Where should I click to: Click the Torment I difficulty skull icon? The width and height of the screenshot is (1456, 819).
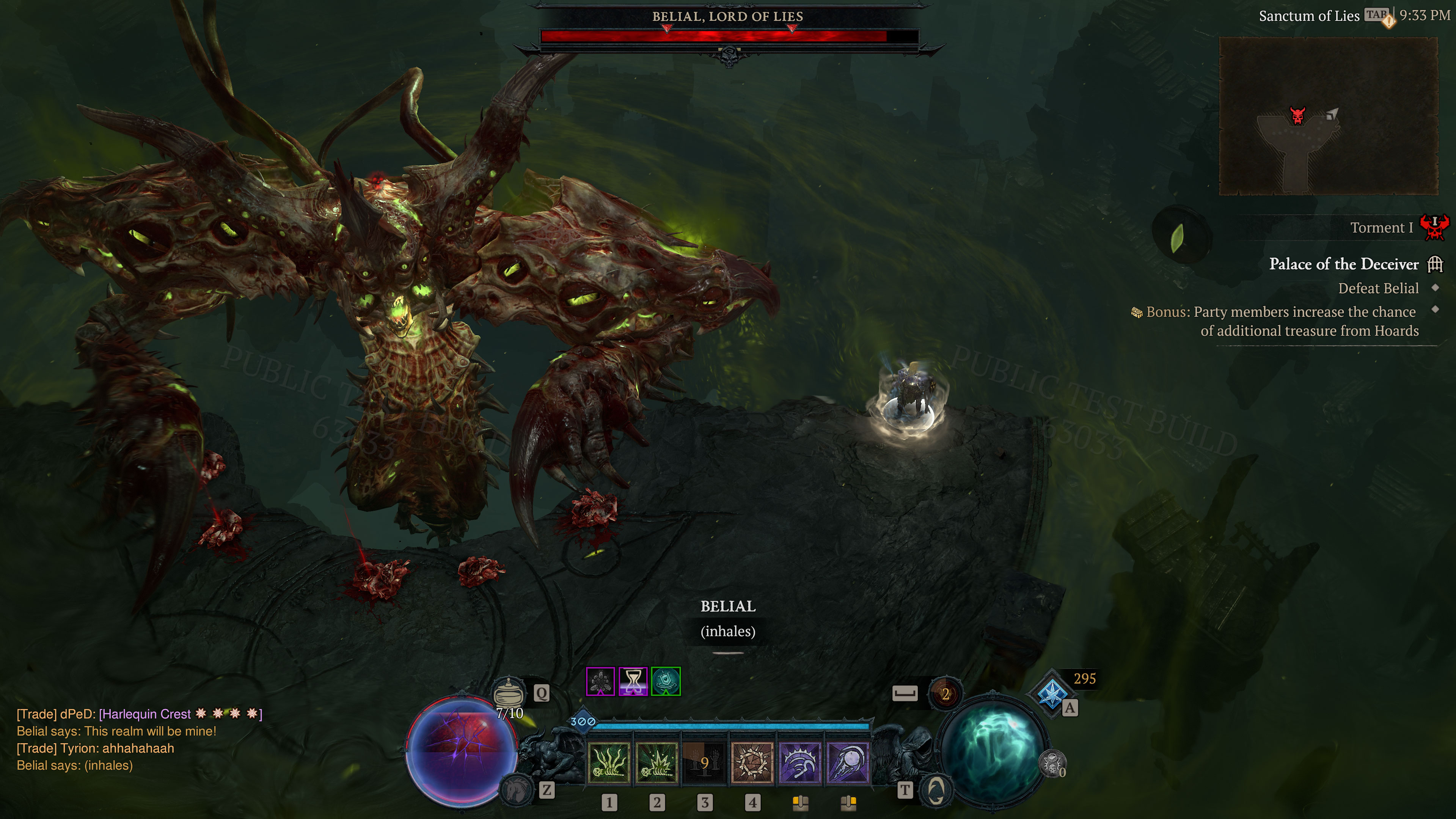1434,227
